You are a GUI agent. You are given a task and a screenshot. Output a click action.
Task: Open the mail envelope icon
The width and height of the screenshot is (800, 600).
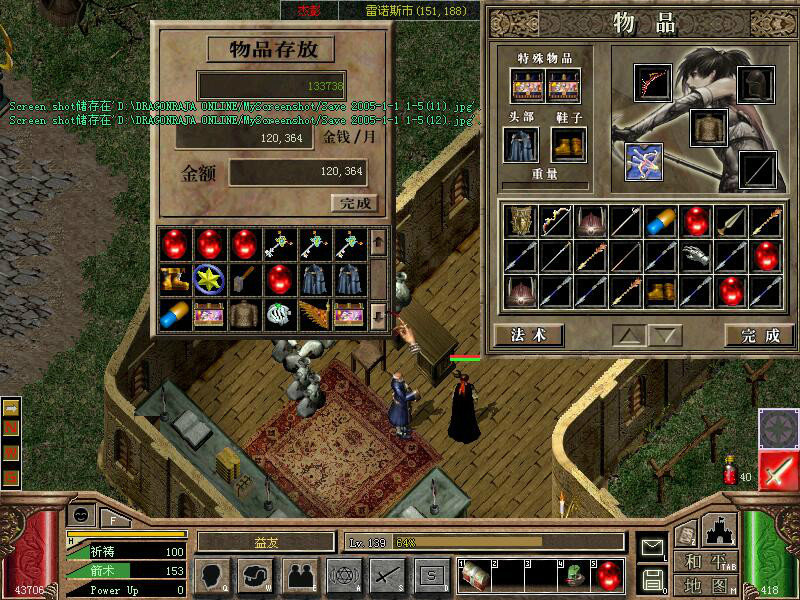(x=653, y=547)
